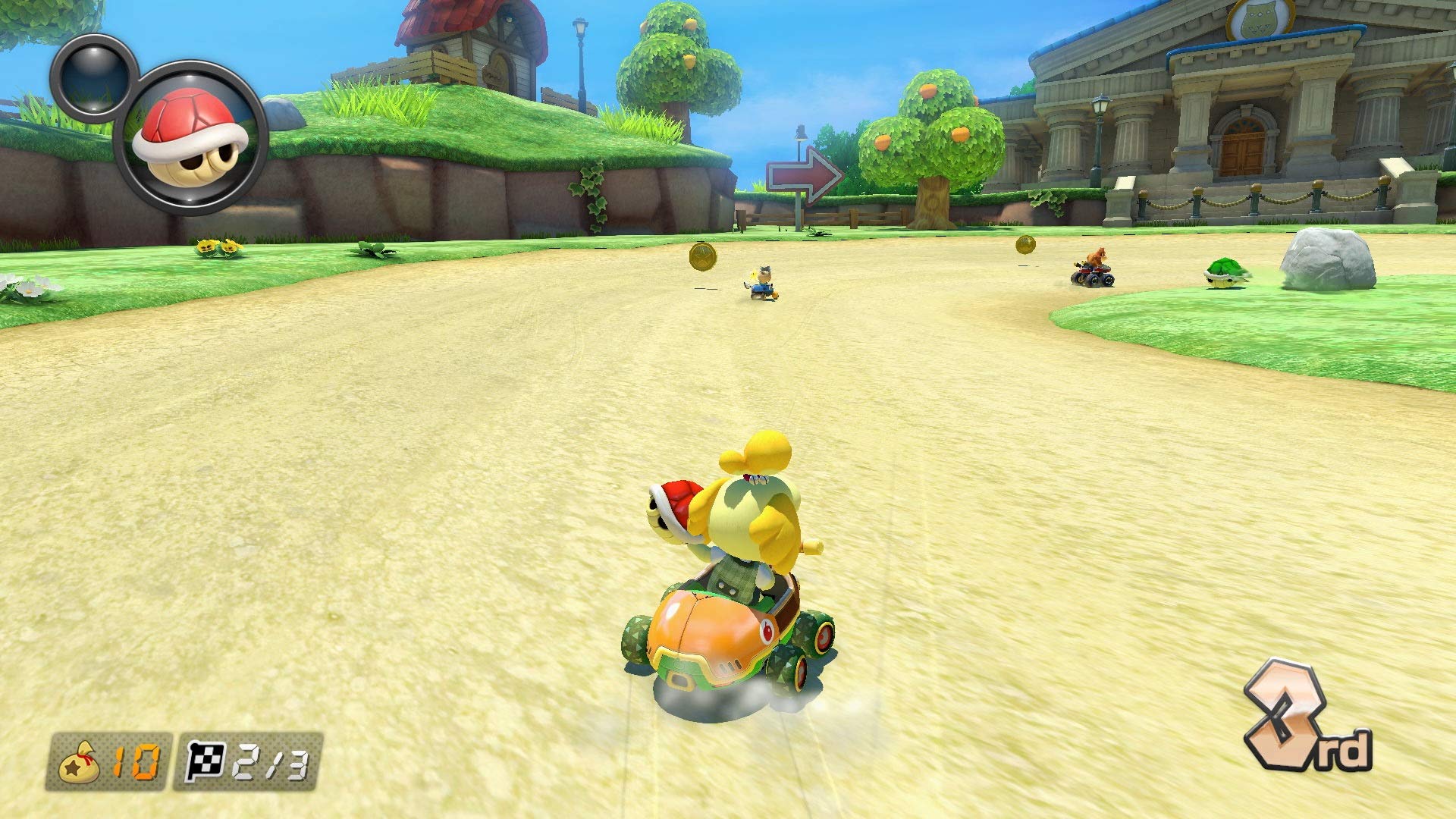Click the distant racer on the track

762,282
